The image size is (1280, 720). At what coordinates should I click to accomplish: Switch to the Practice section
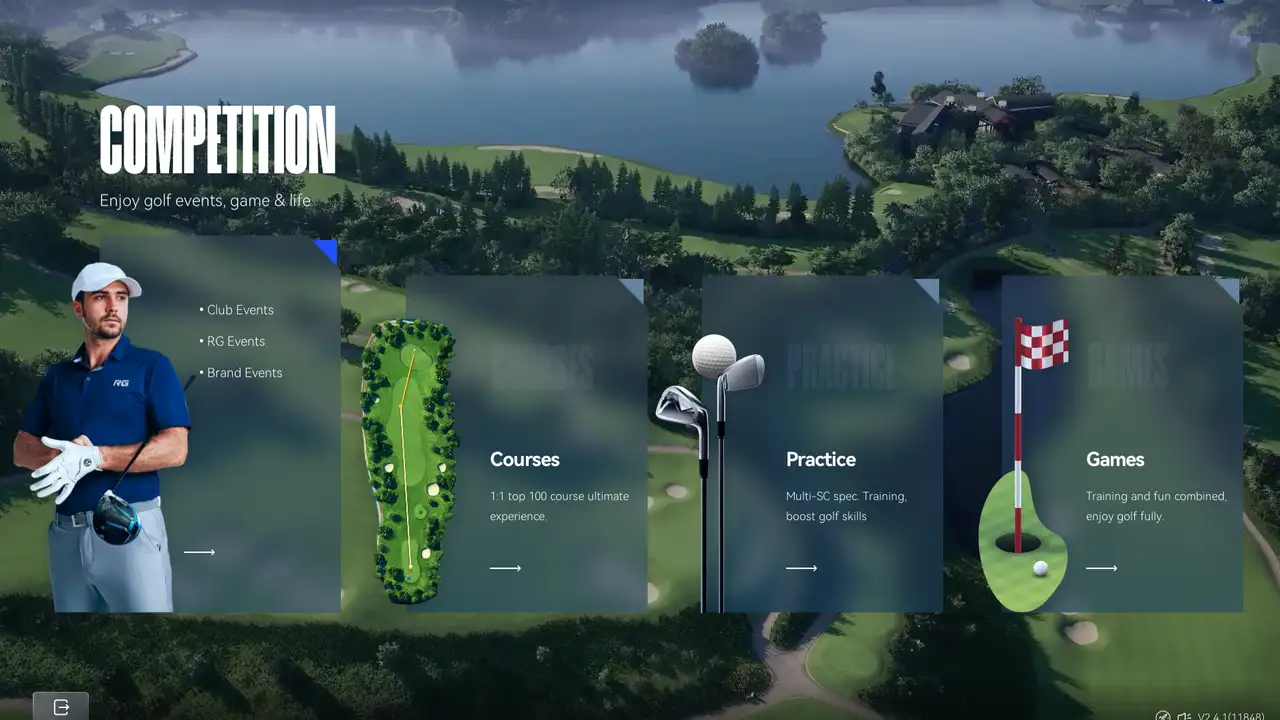click(x=820, y=459)
